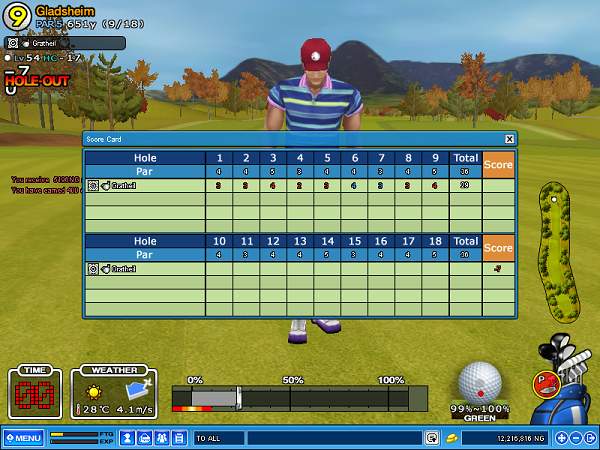Image resolution: width=600 pixels, height=450 pixels.
Task: Select the Score Card title bar
Action: coord(290,139)
